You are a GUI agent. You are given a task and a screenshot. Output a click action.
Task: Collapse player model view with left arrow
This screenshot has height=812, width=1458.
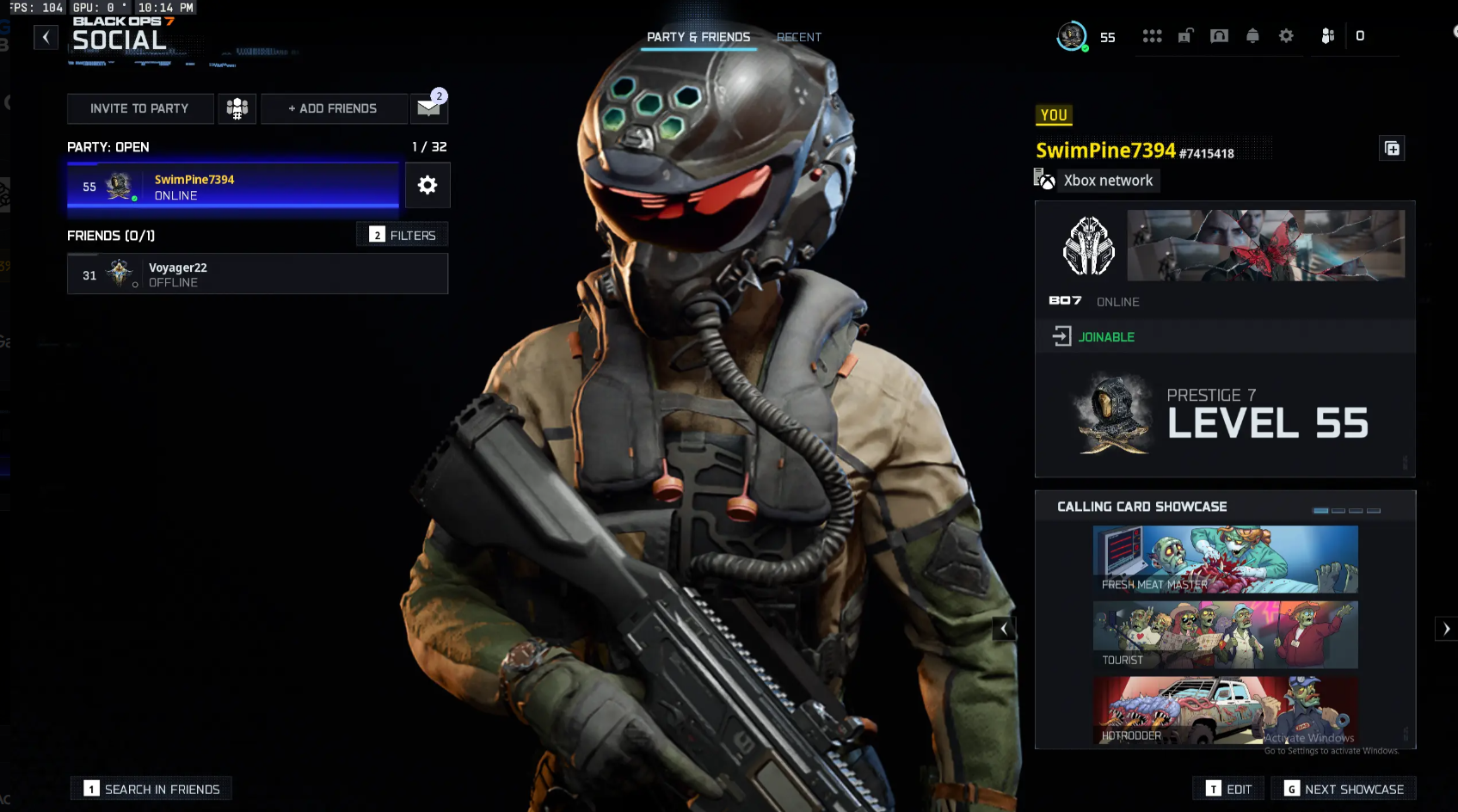[1004, 628]
